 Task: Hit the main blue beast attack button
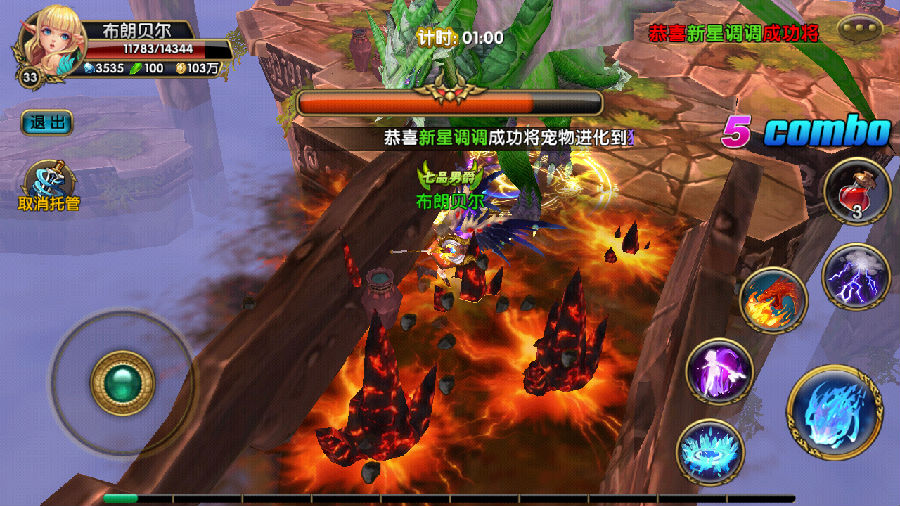click(x=834, y=412)
